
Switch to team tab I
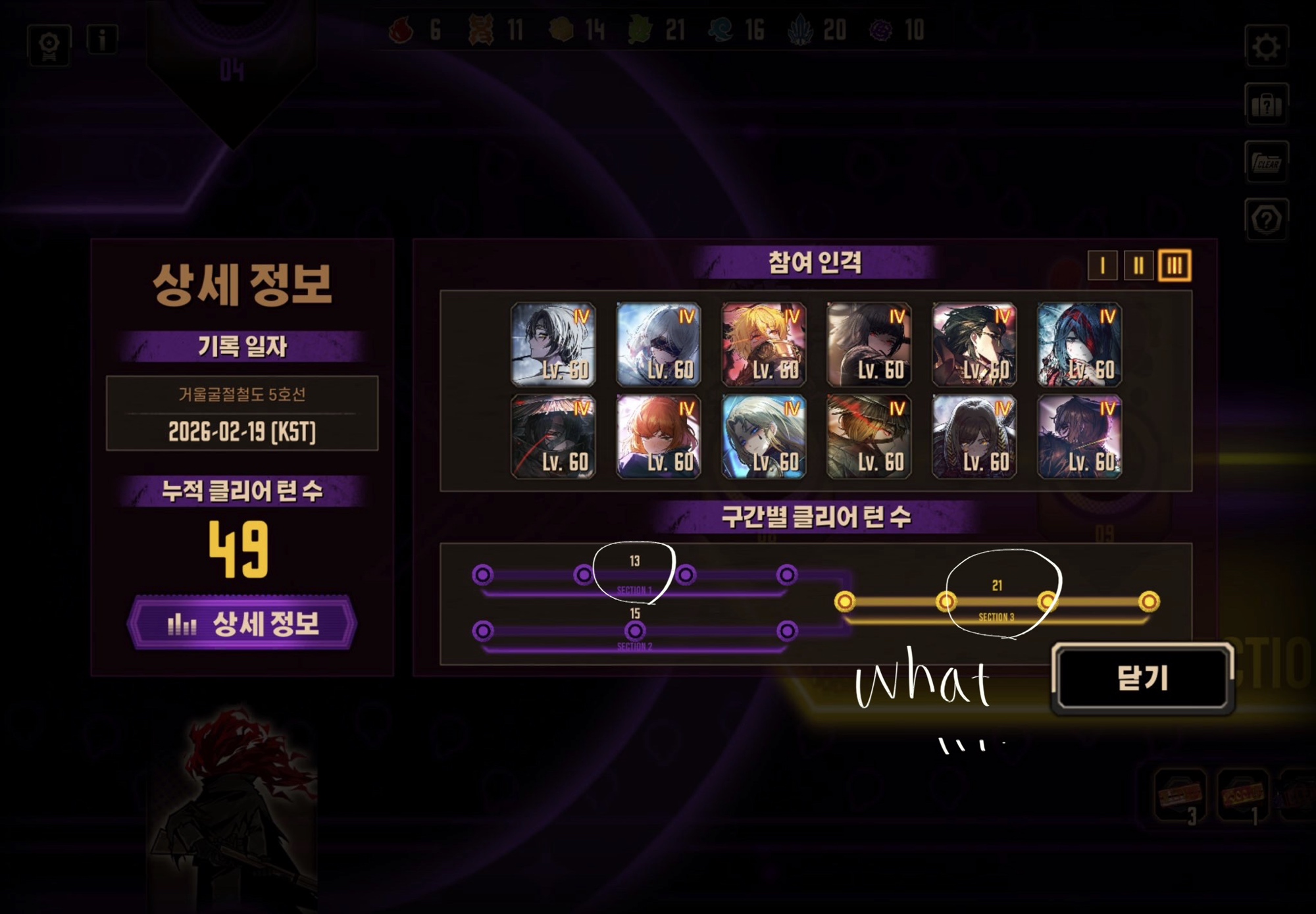pyautogui.click(x=1102, y=266)
